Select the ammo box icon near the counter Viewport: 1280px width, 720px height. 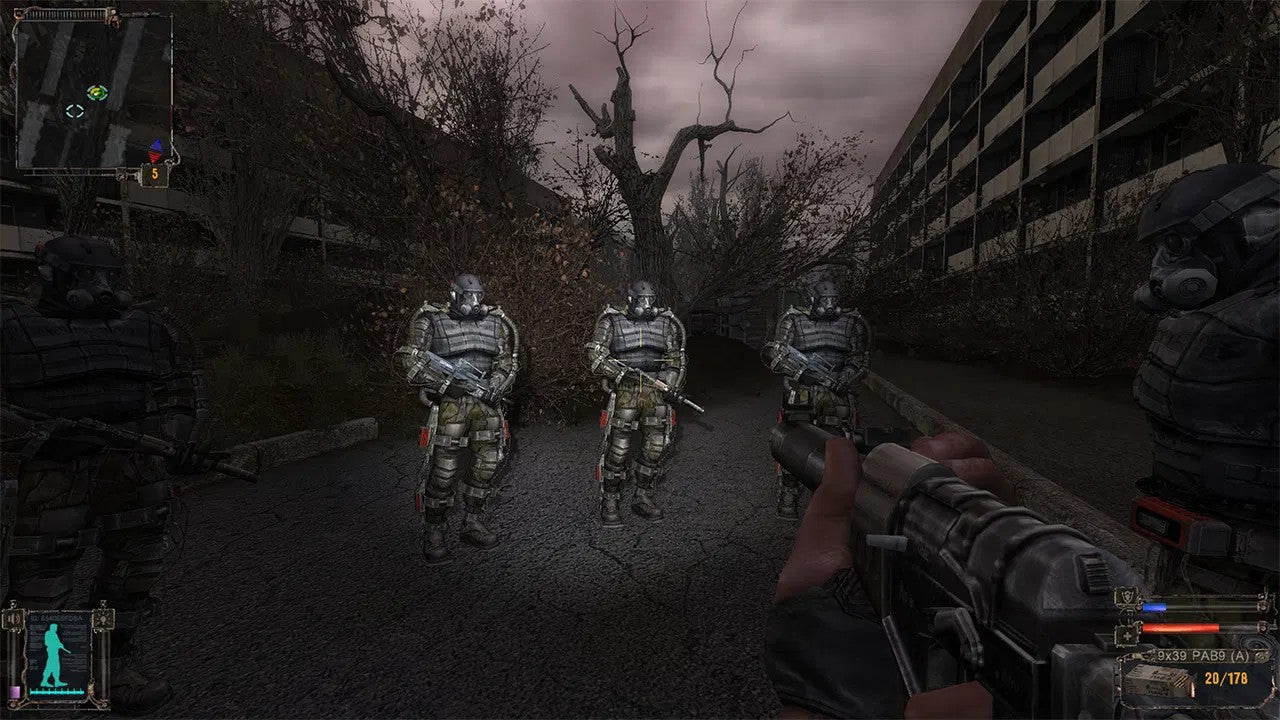pyautogui.click(x=1154, y=680)
